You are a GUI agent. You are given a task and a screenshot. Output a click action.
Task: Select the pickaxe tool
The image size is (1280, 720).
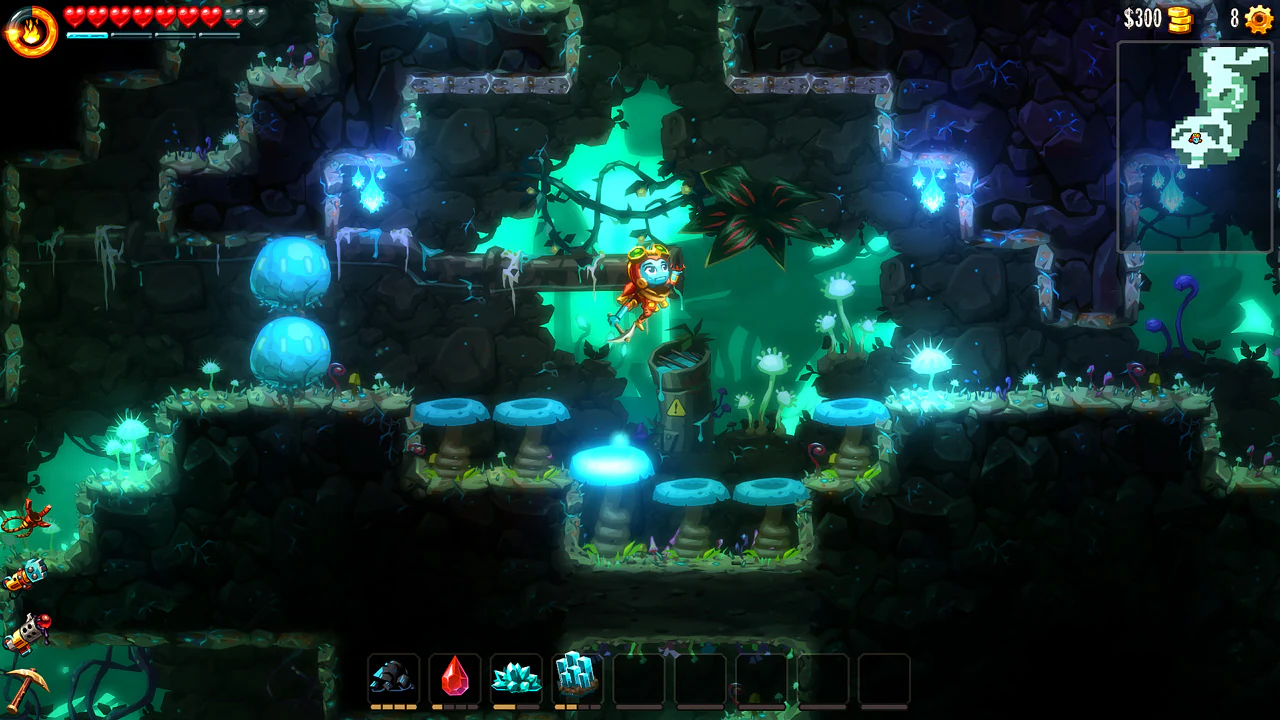[x=26, y=686]
